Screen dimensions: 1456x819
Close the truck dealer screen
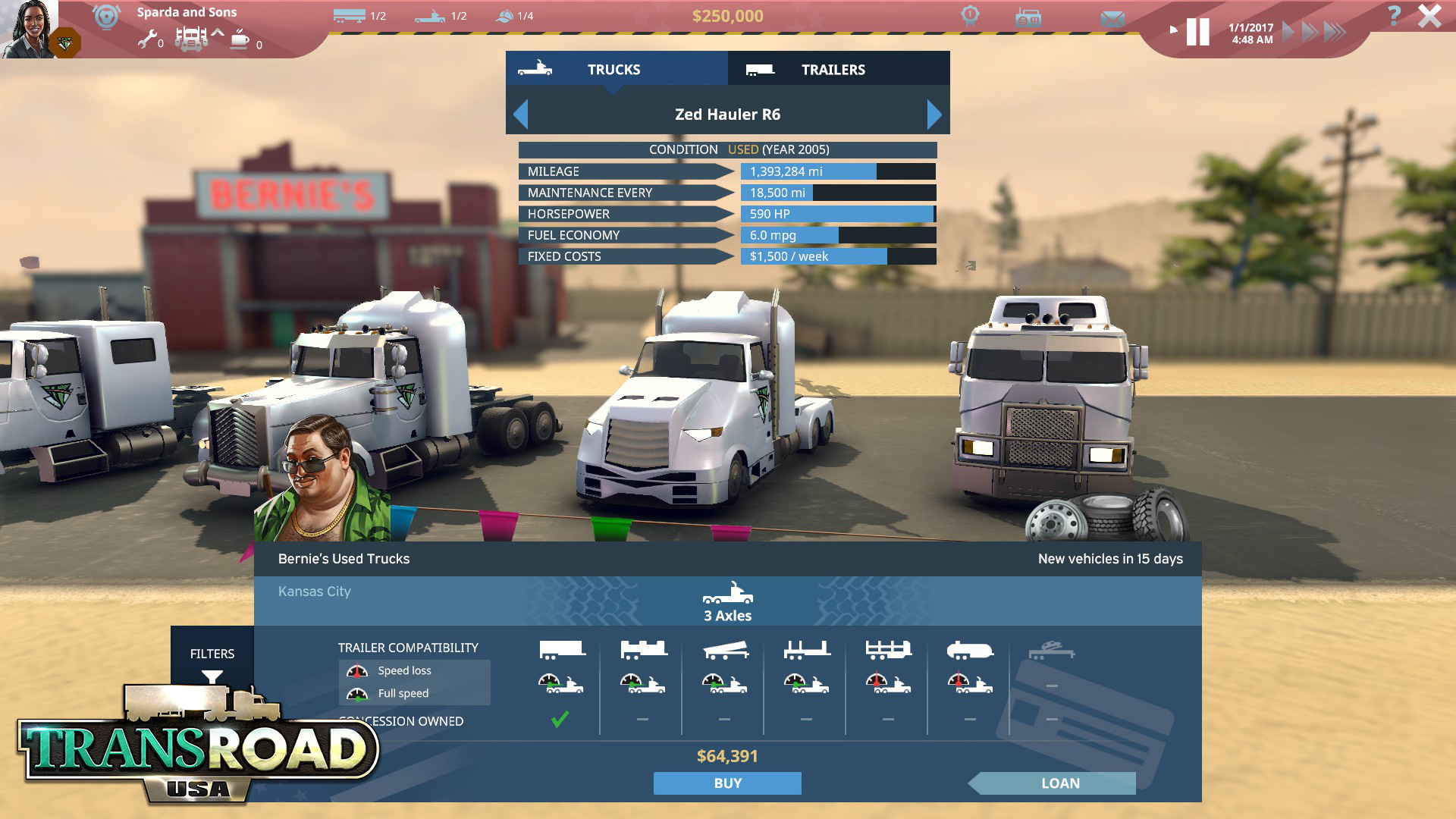pos(1429,16)
